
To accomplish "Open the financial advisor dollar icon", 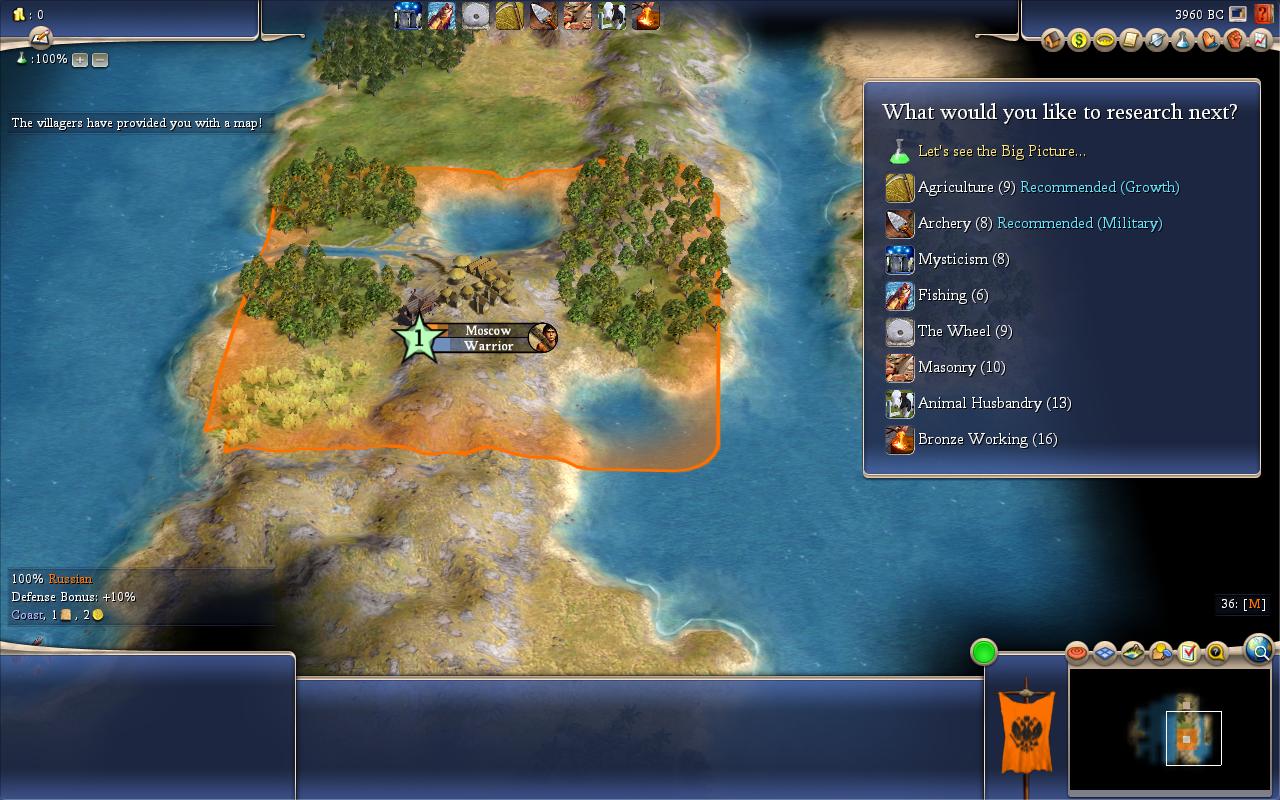I will (x=1078, y=40).
